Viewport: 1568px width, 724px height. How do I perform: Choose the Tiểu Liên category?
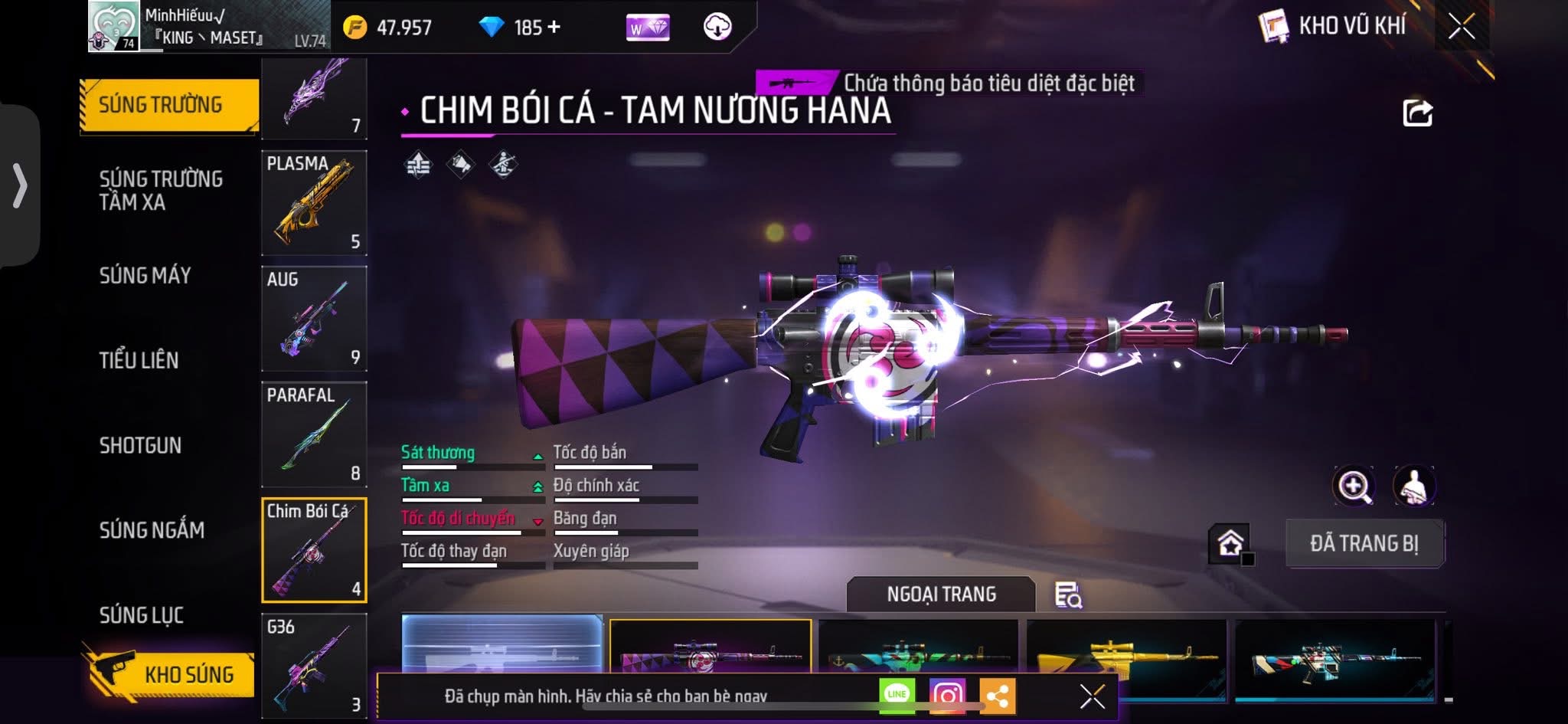click(139, 360)
